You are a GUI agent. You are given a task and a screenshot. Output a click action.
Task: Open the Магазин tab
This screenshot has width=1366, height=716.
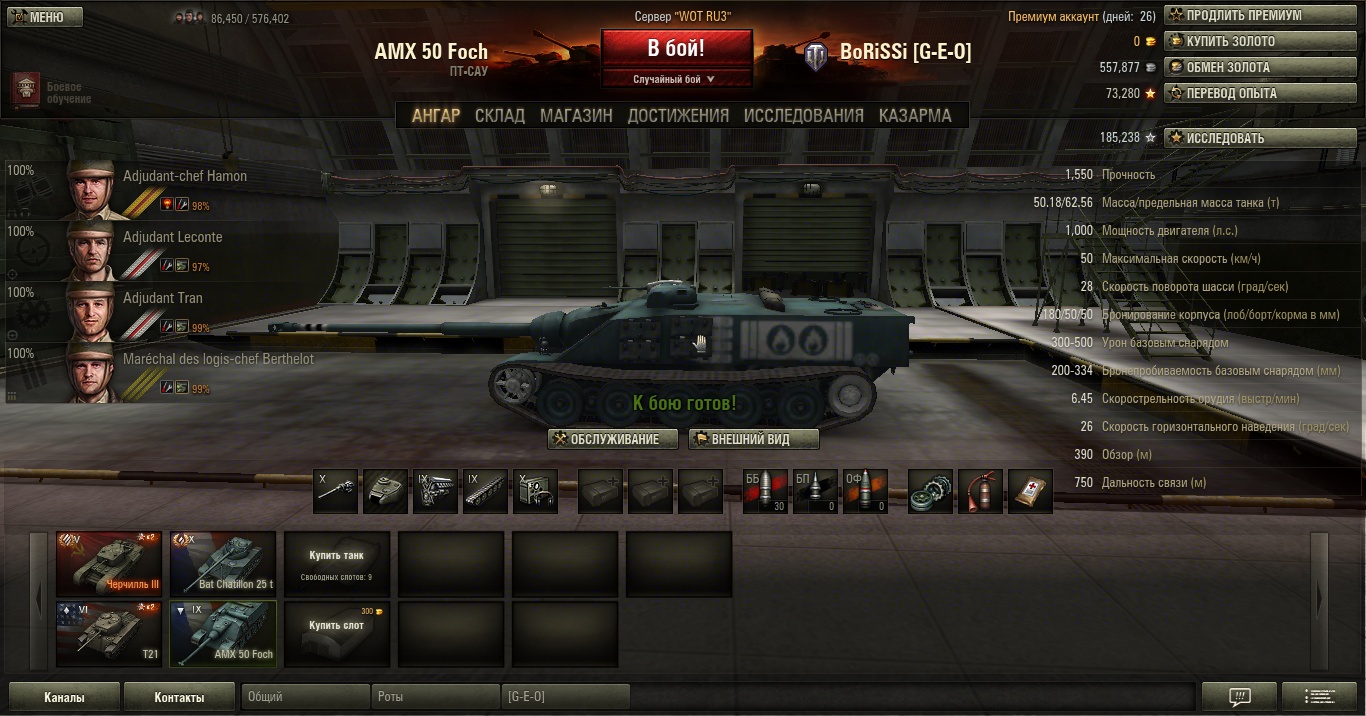pyautogui.click(x=576, y=115)
